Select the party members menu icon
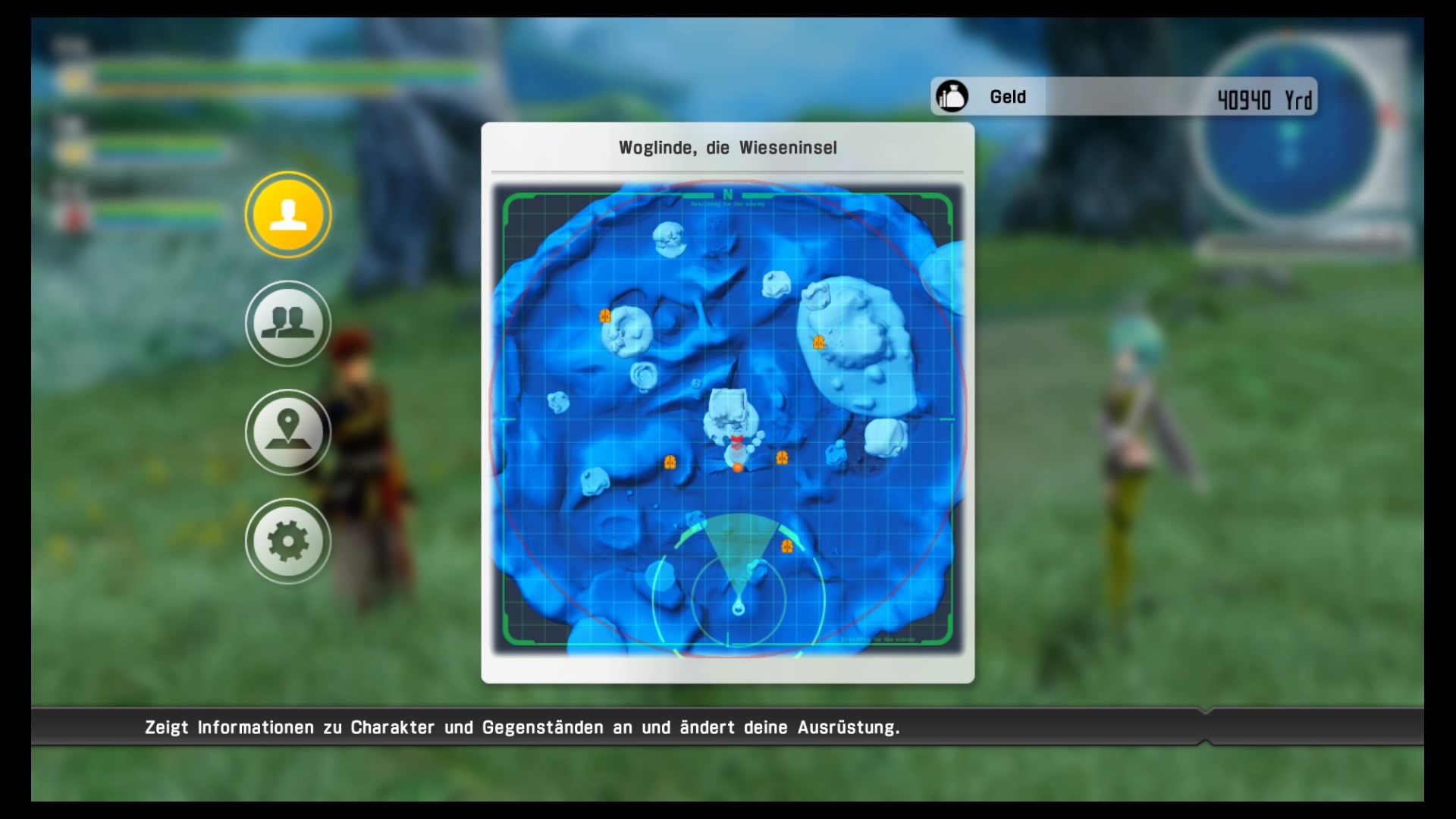Image resolution: width=1456 pixels, height=819 pixels. (288, 324)
